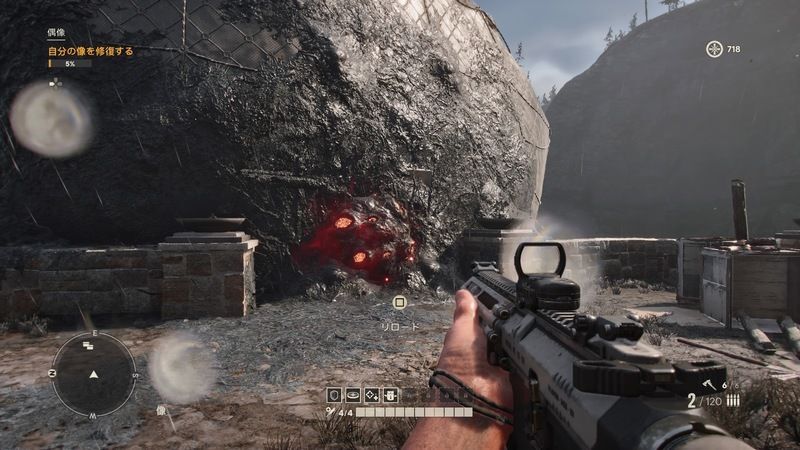Click the d-pad indicator under the objective
800x450 pixels.
pos(55,83)
